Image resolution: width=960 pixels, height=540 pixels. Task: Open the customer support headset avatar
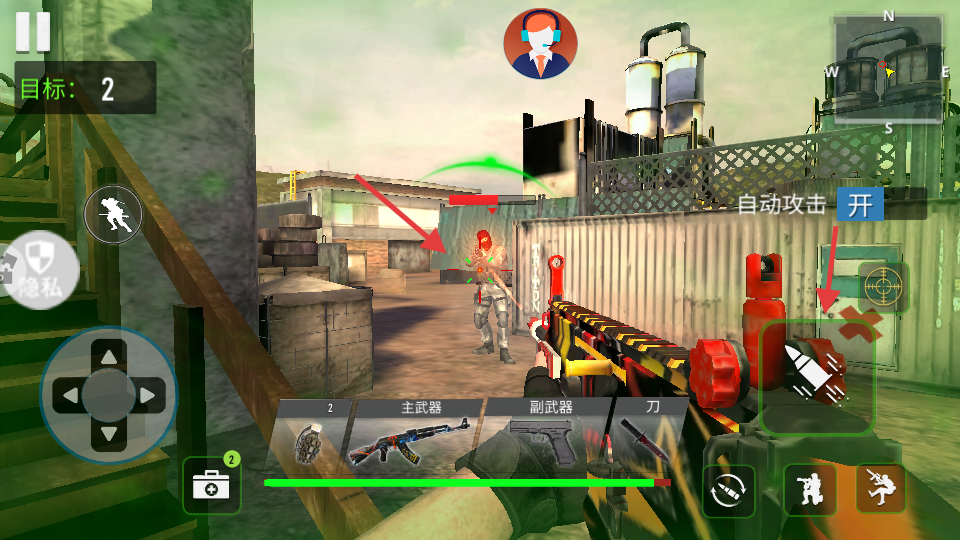pos(541,44)
